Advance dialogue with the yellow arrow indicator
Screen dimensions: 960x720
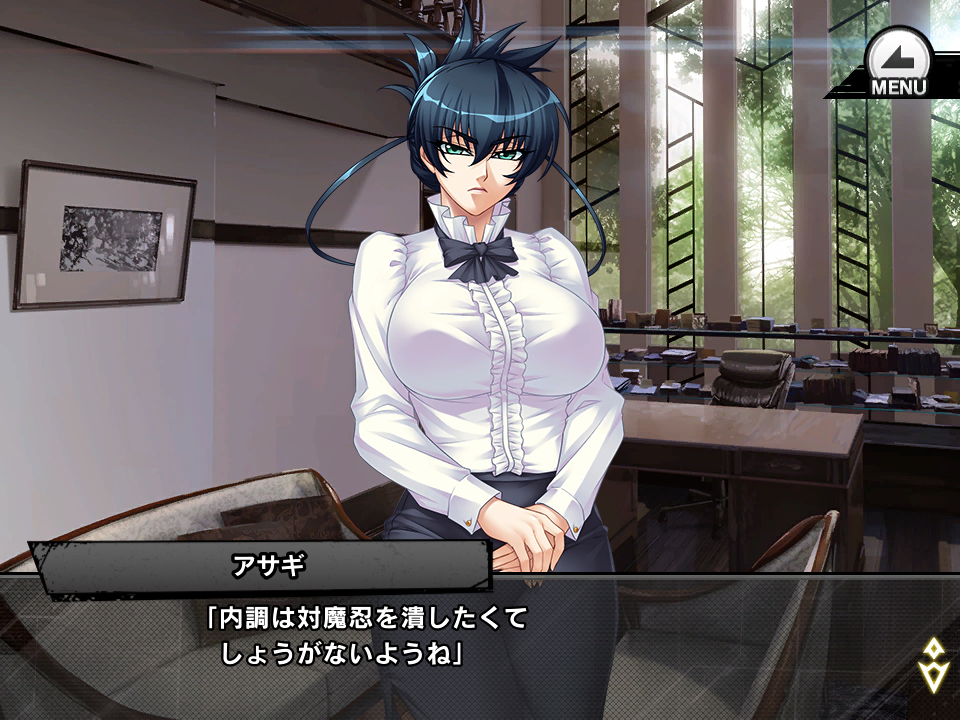point(932,665)
